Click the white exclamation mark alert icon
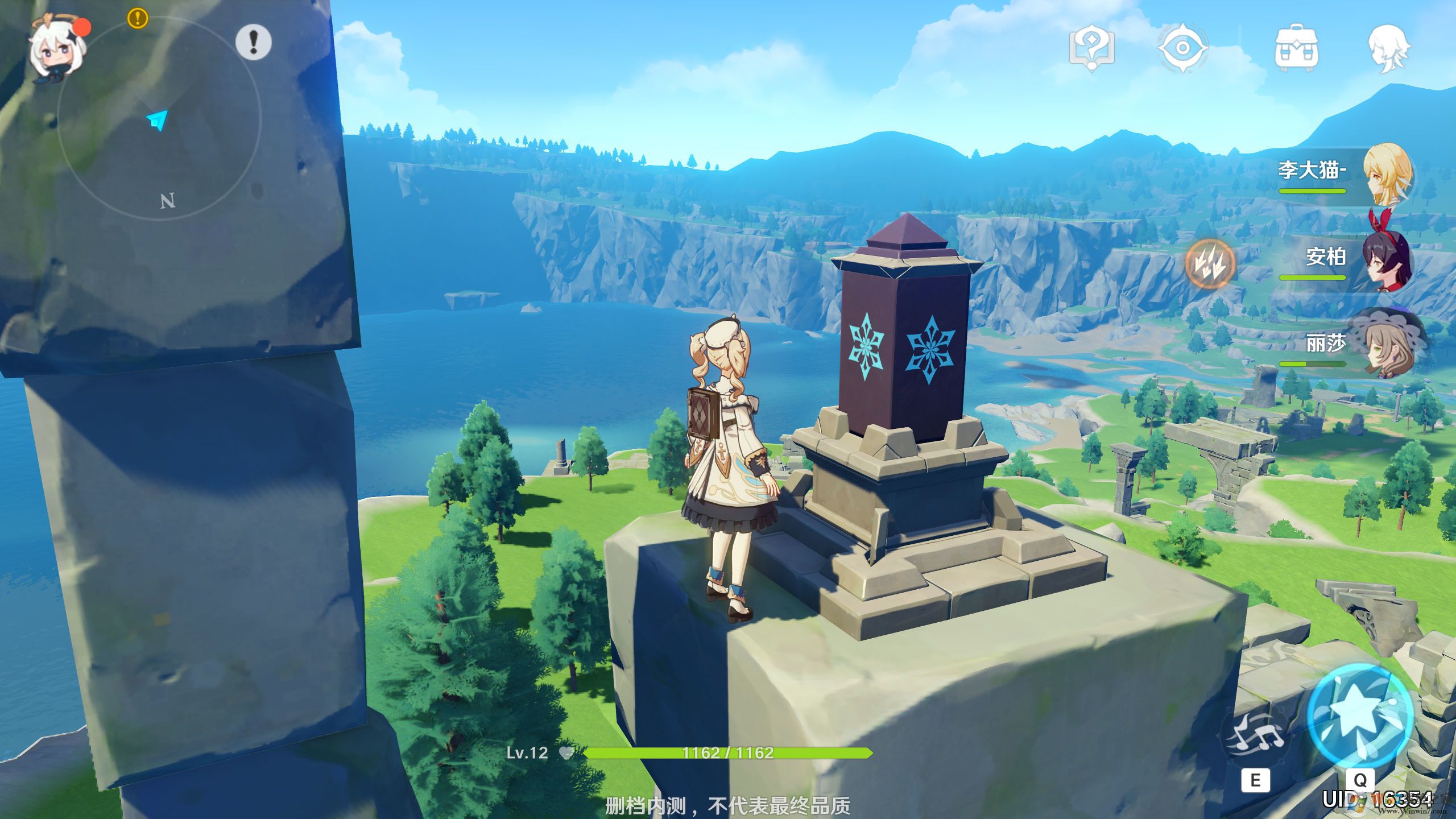1456x819 pixels. click(253, 42)
